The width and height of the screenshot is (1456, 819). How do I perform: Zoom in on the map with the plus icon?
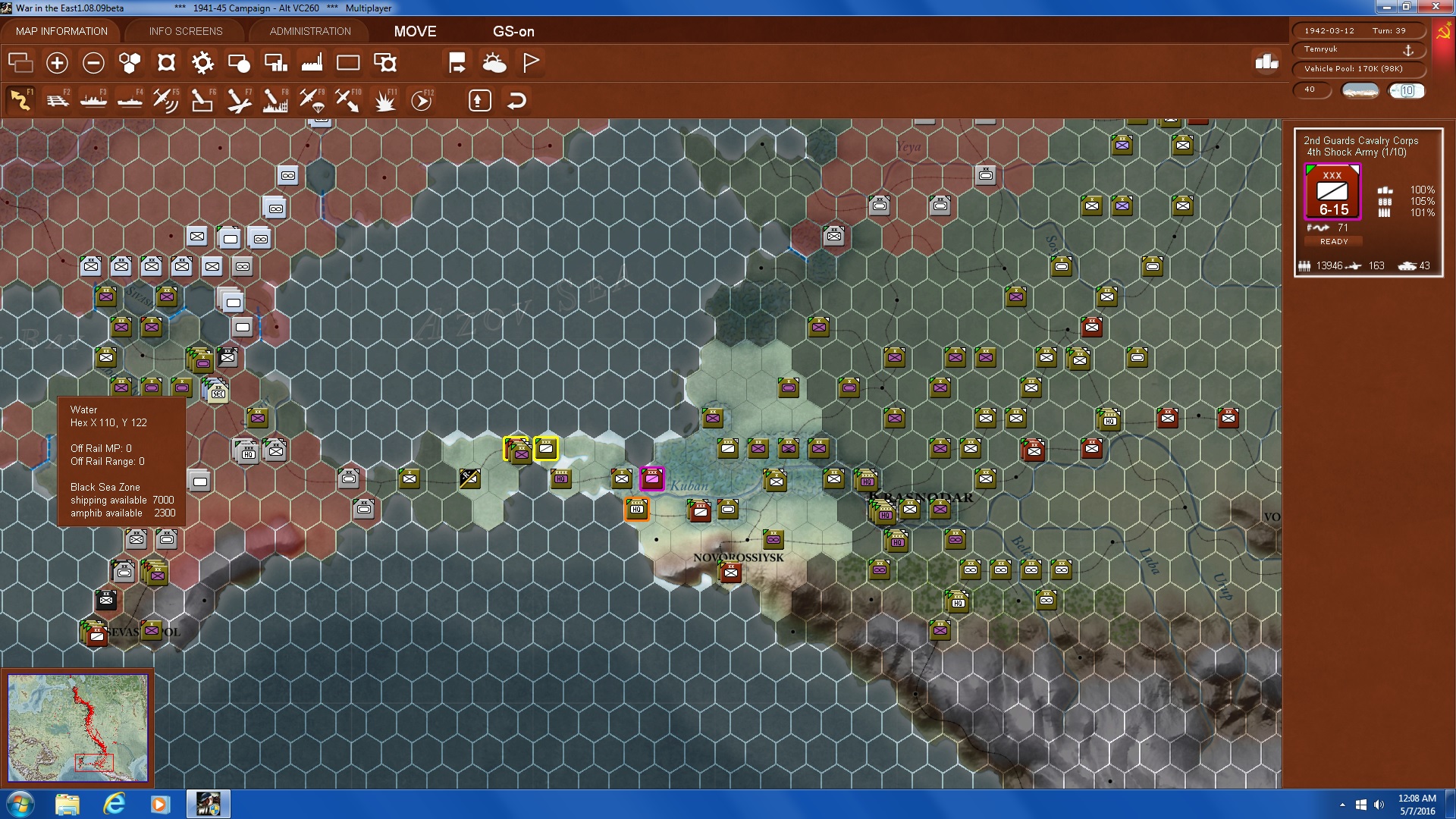tap(57, 64)
